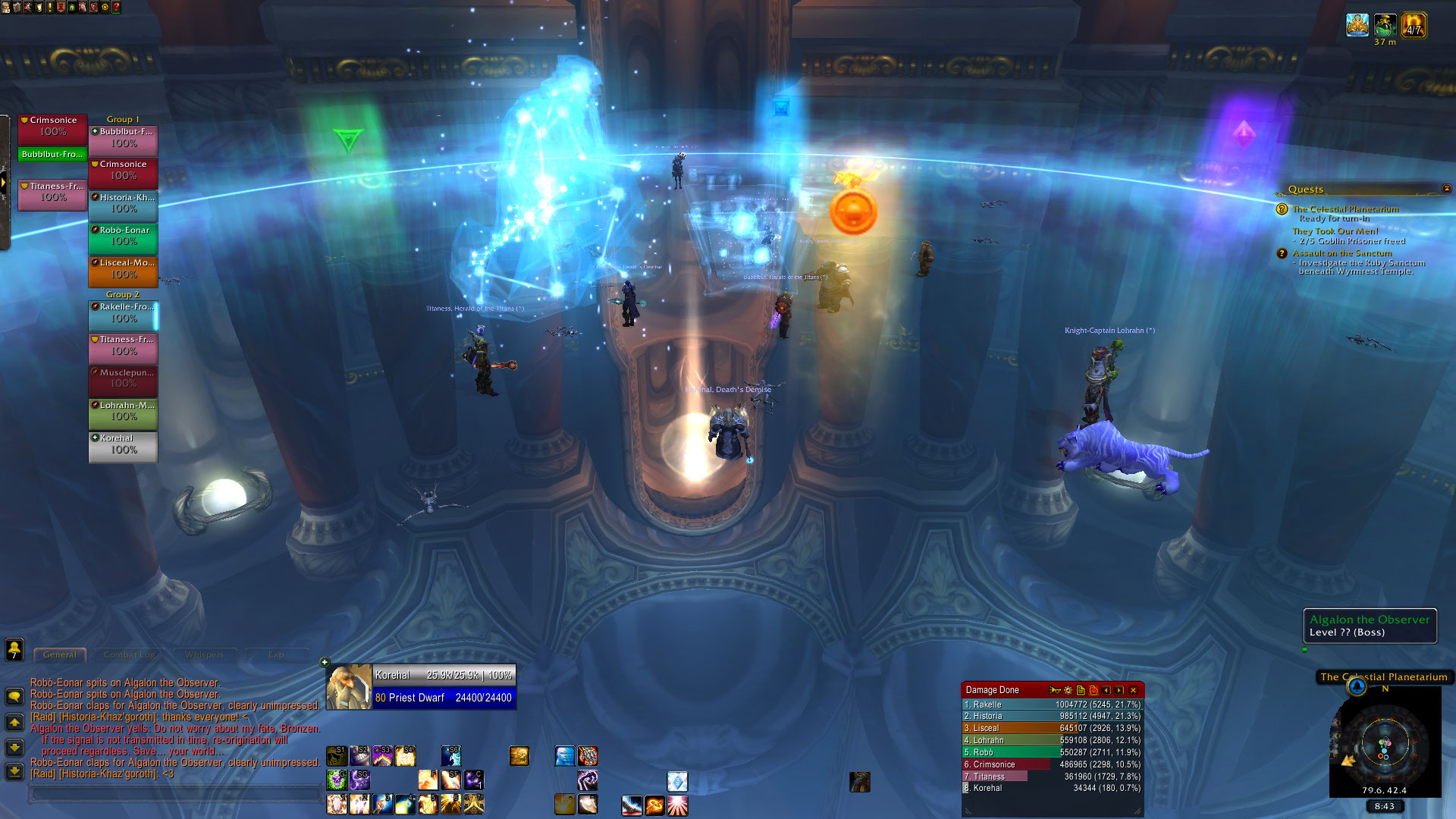Use the ability in hotbar slot 1
Screen dimensions: 1456x819
(337, 804)
